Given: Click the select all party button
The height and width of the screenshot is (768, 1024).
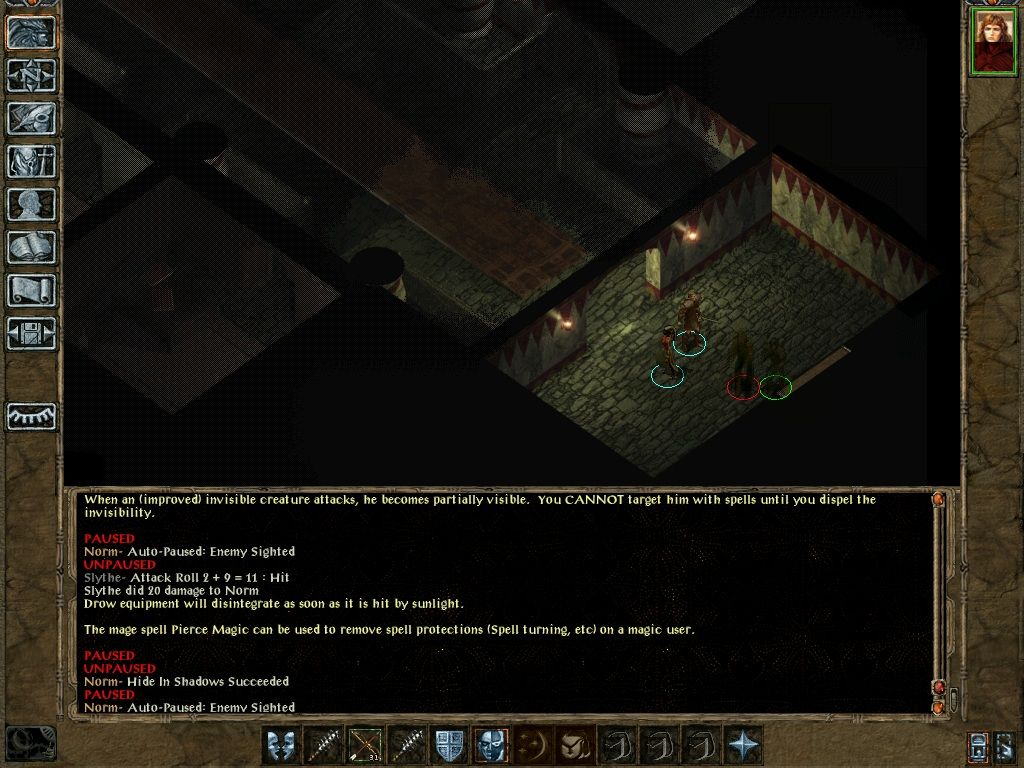Looking at the screenshot, I should click(1007, 746).
